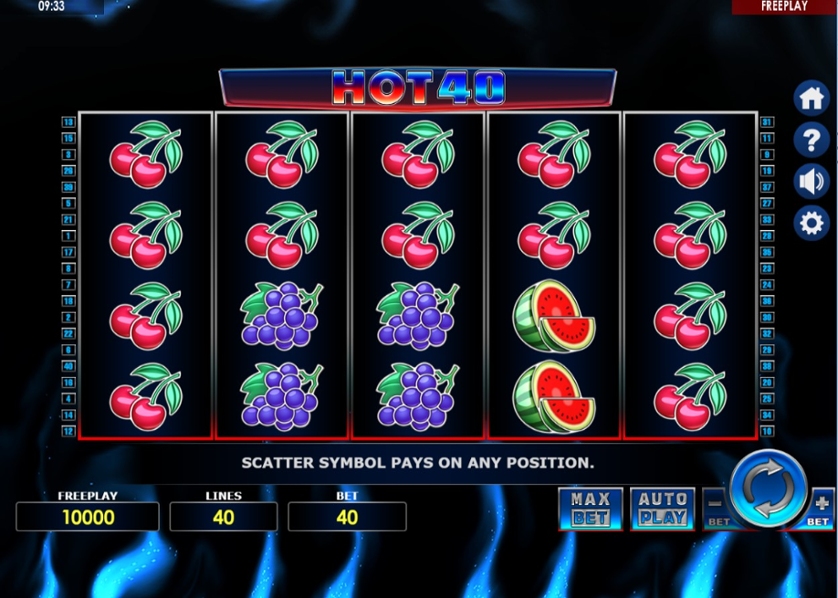Viewport: 838px width, 598px height.
Task: Increase the bet with the plus button
Action: click(x=820, y=506)
